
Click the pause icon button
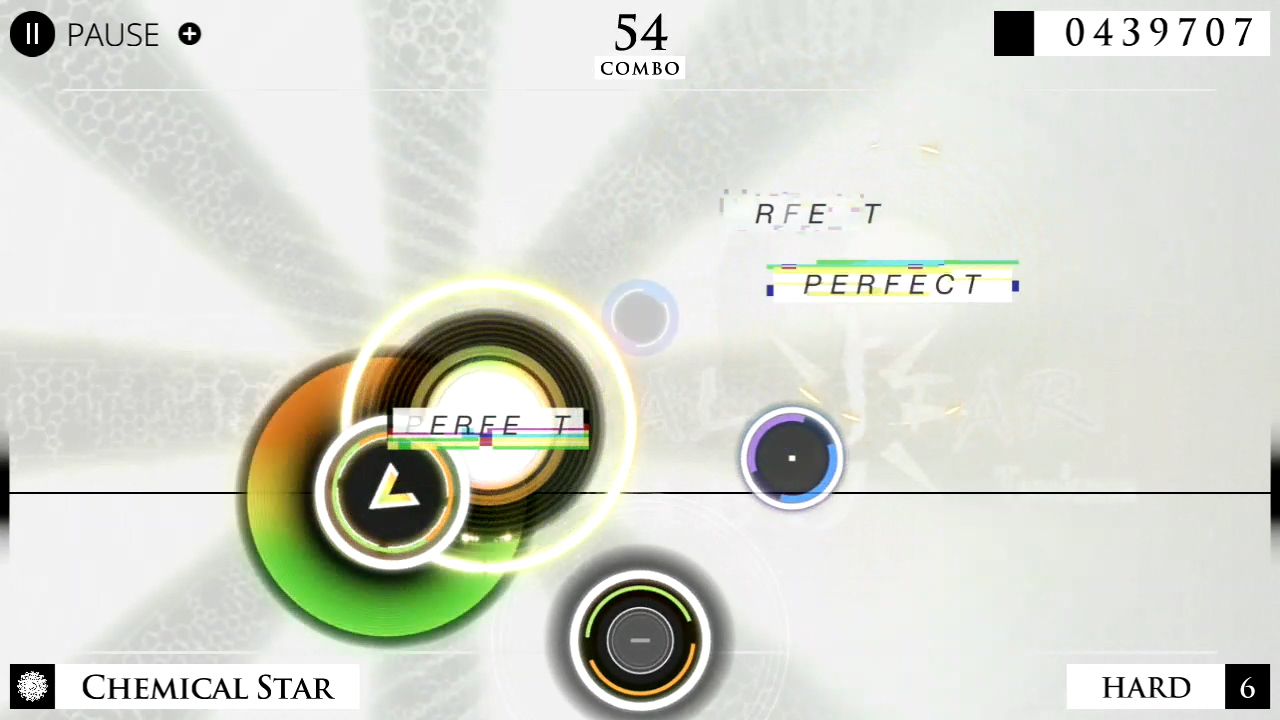tap(31, 34)
